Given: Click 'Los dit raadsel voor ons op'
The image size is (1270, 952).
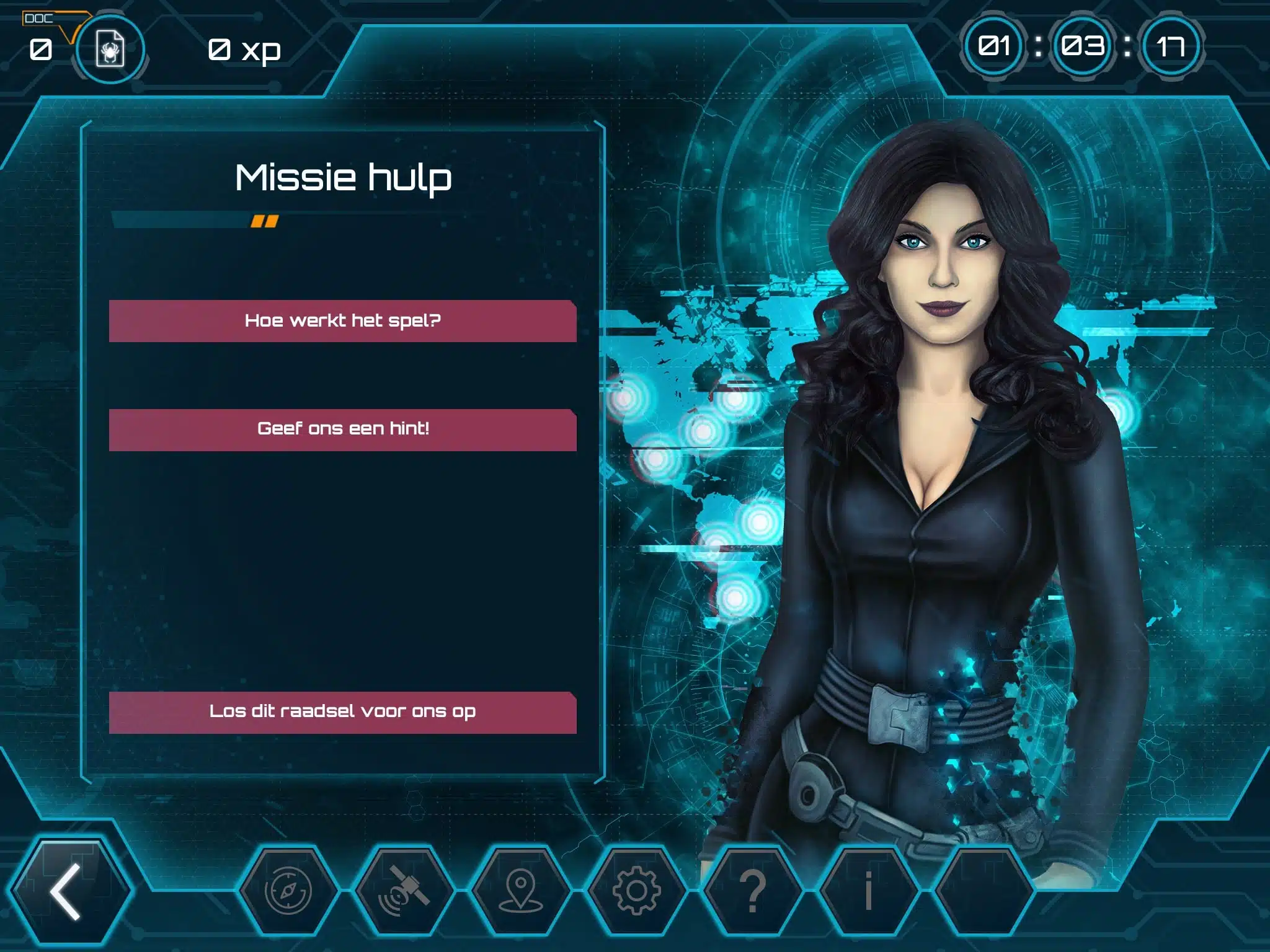Looking at the screenshot, I should click(342, 712).
